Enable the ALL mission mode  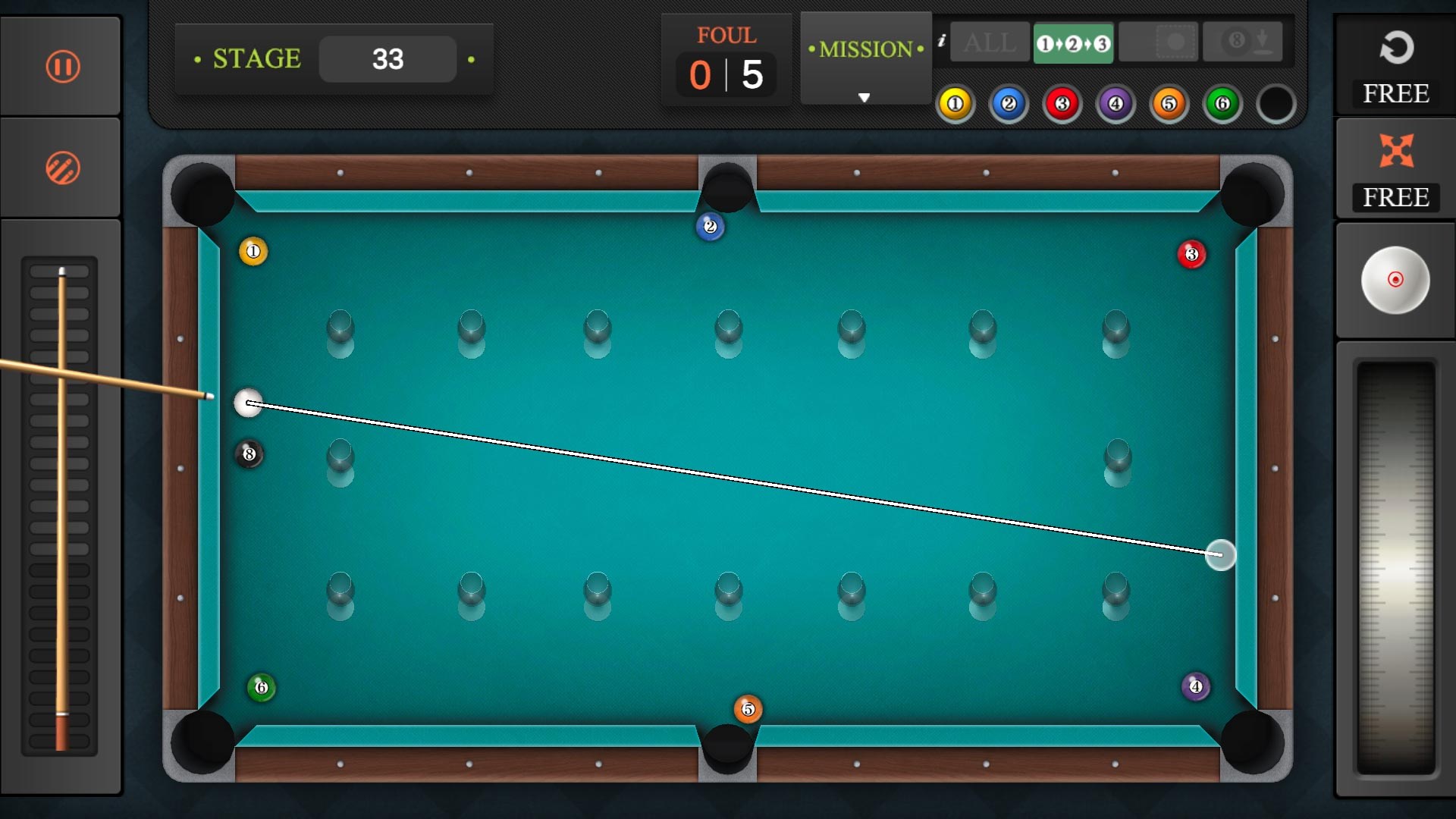(989, 43)
